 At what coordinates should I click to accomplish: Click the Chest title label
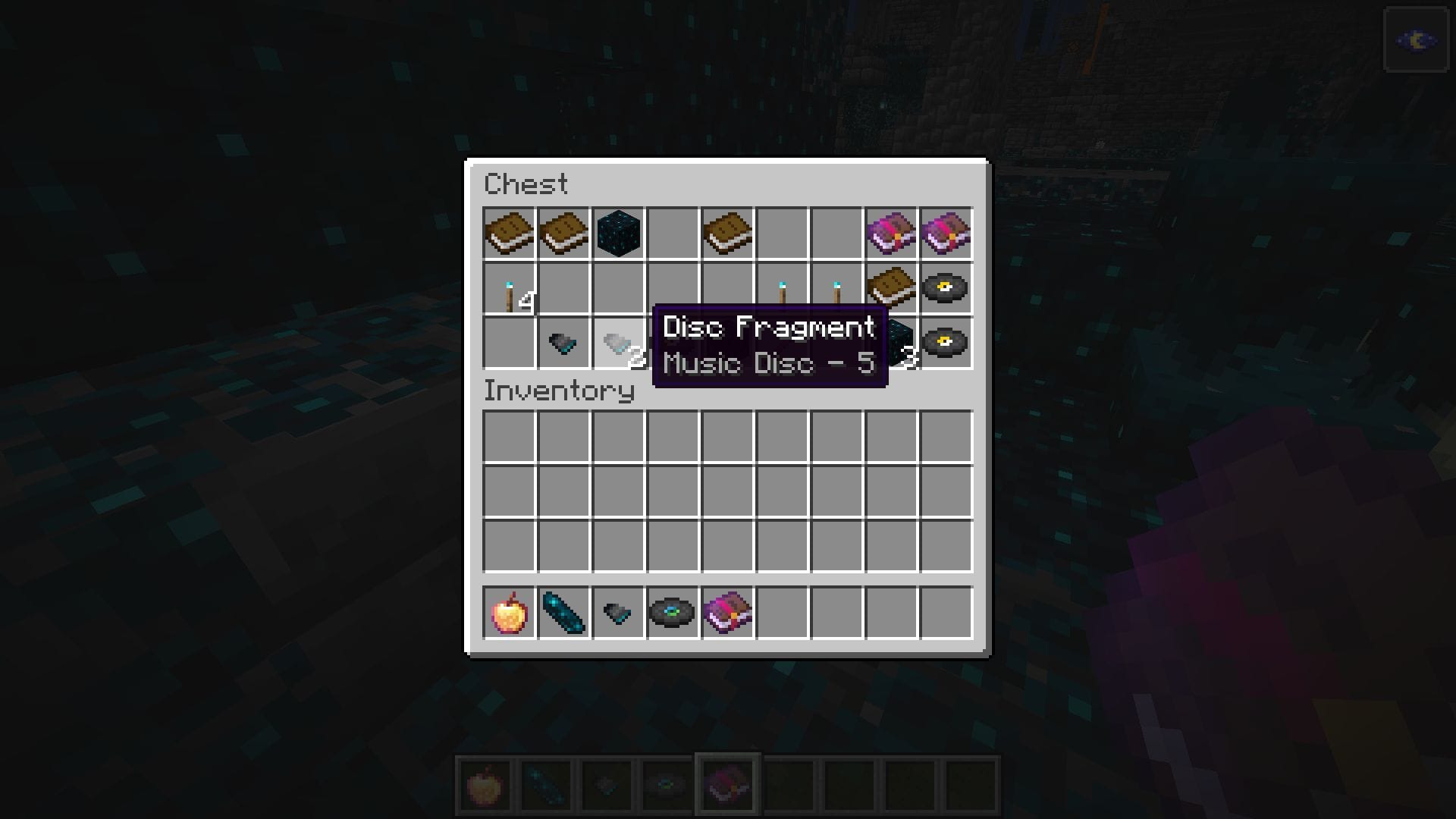click(527, 184)
